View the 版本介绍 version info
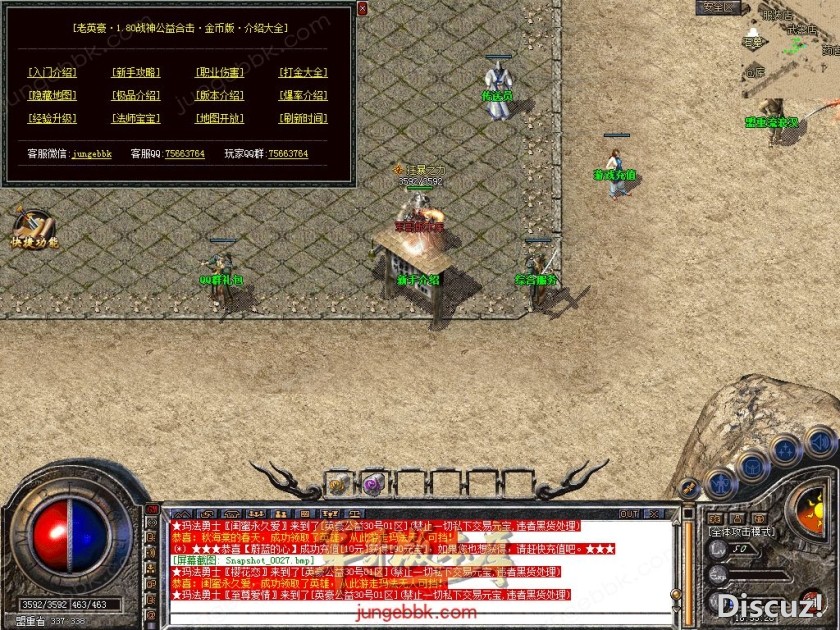The width and height of the screenshot is (840, 630). [x=219, y=96]
